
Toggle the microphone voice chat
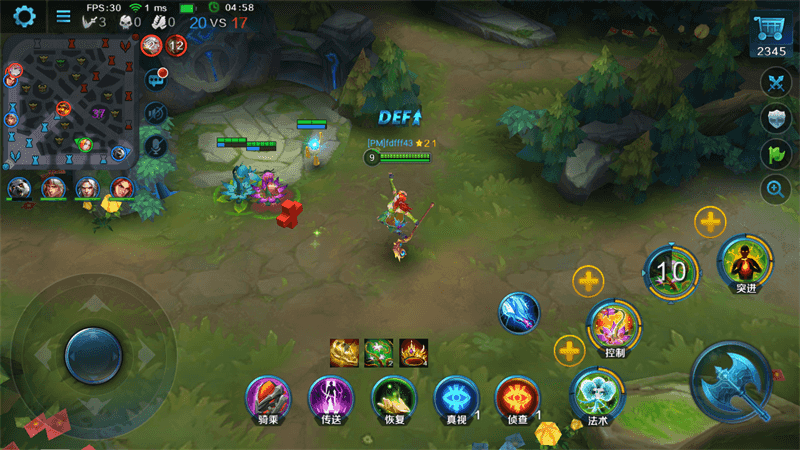155,145
